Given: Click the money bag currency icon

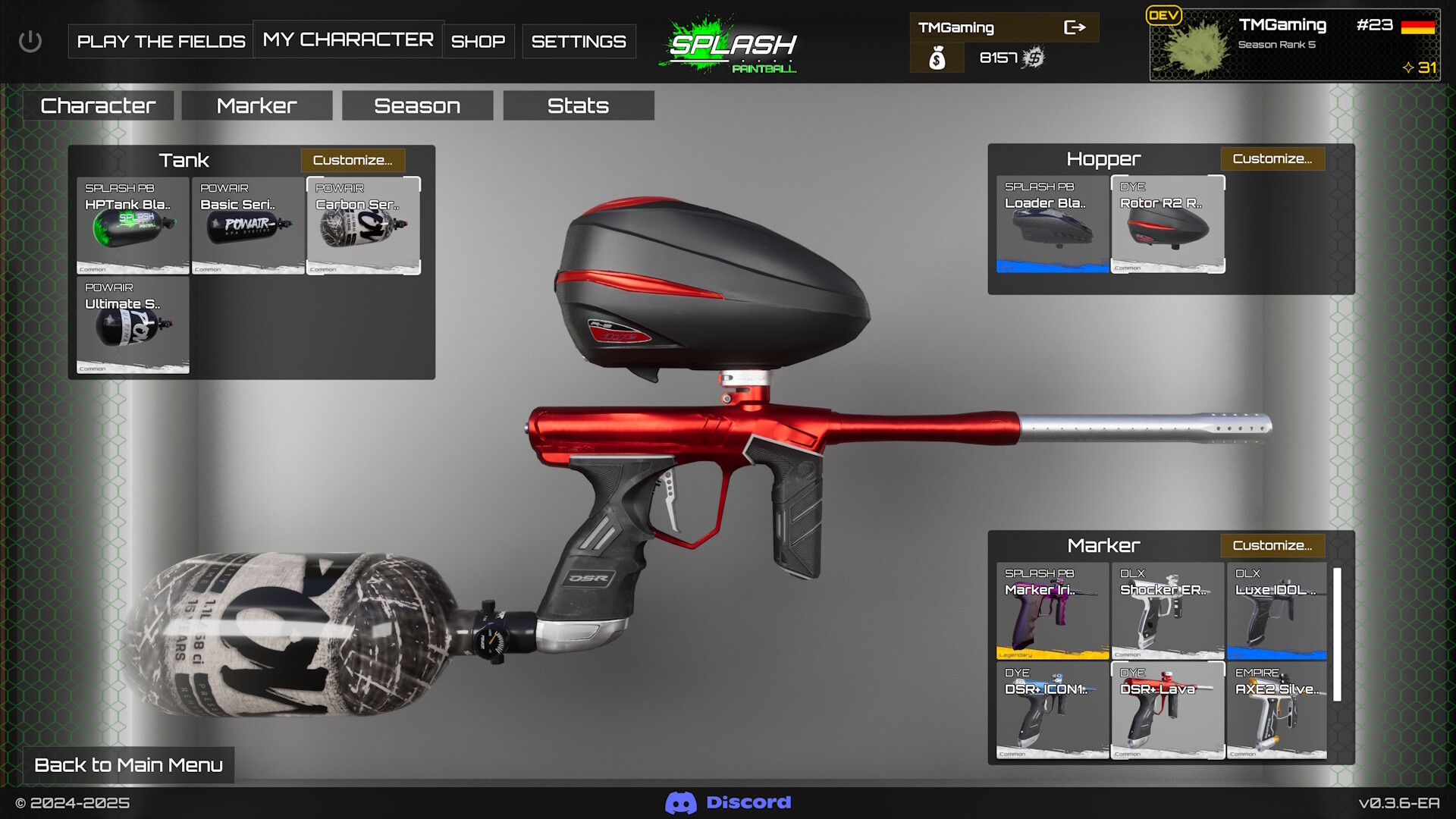Looking at the screenshot, I should 937,57.
